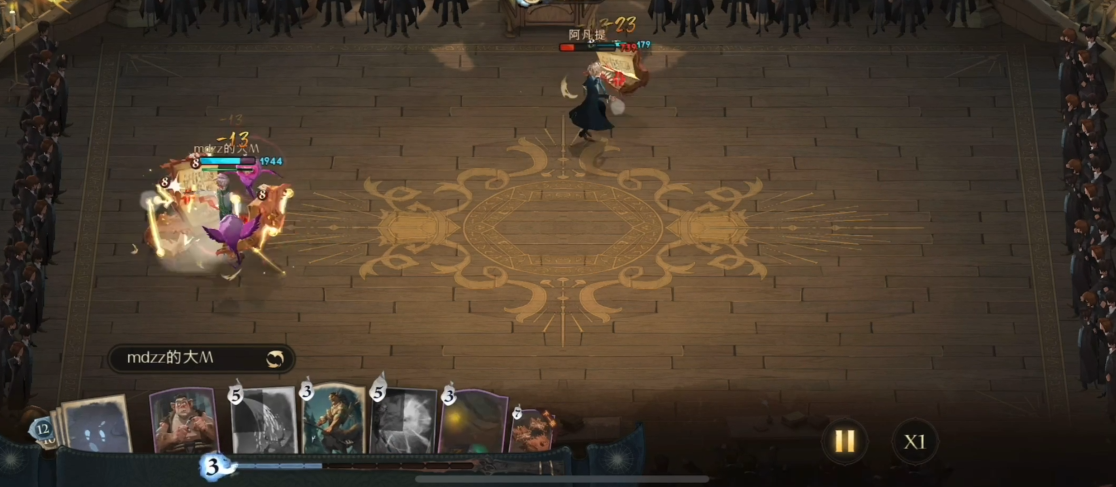Select the small orange creature card
The image size is (1116, 487).
click(x=532, y=428)
